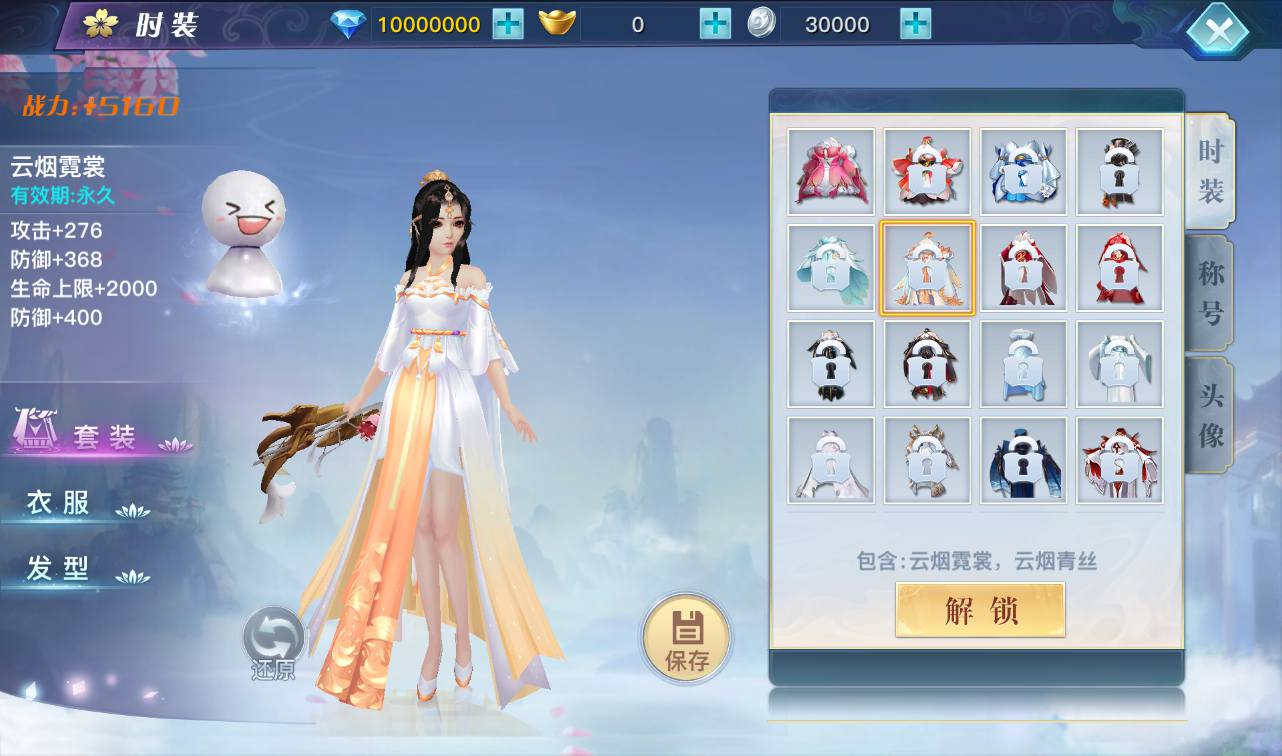Unlock the outfit with the 解锁 button
Viewport: 1282px width, 756px height.
tap(980, 610)
